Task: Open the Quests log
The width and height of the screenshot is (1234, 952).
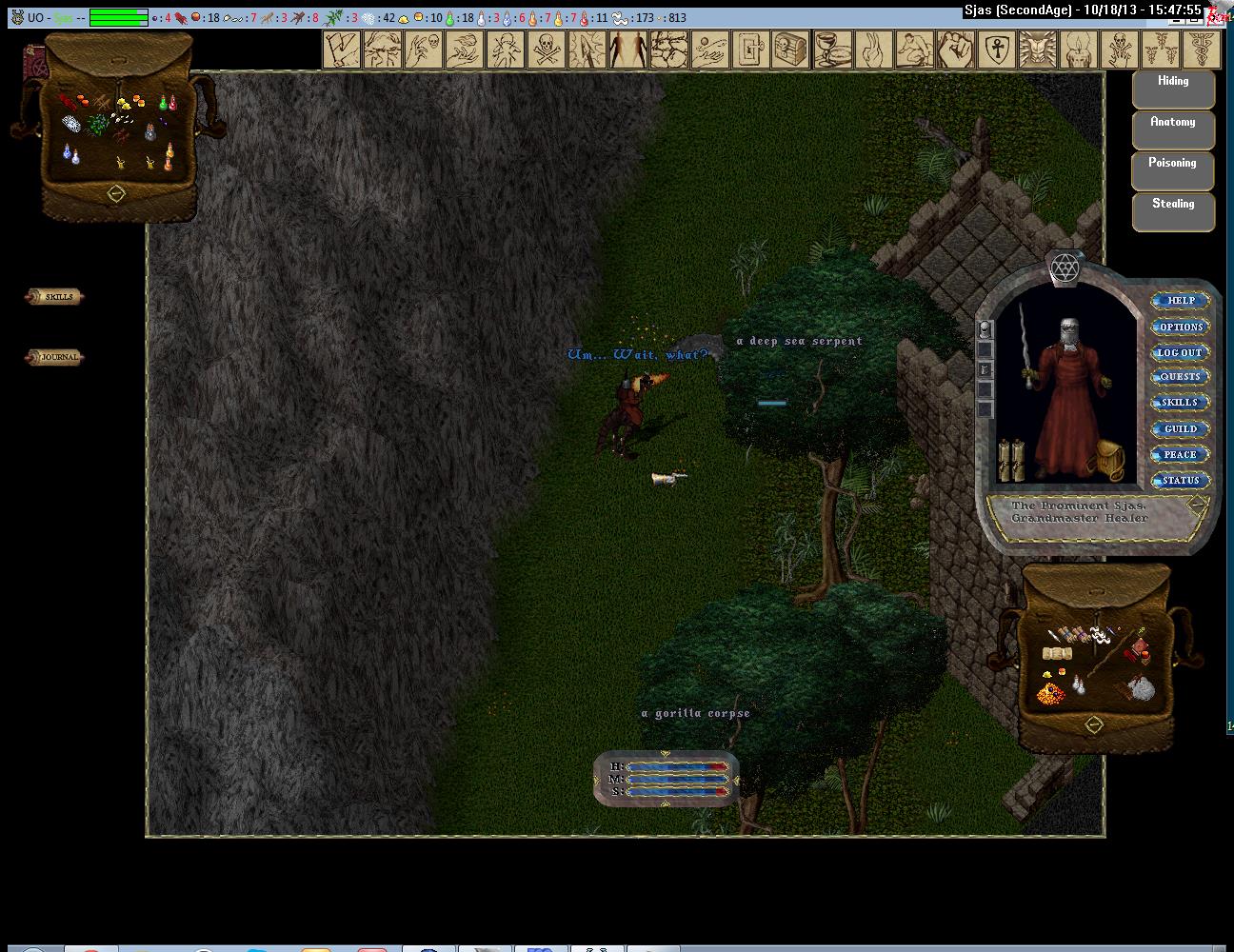Action: tap(1181, 377)
